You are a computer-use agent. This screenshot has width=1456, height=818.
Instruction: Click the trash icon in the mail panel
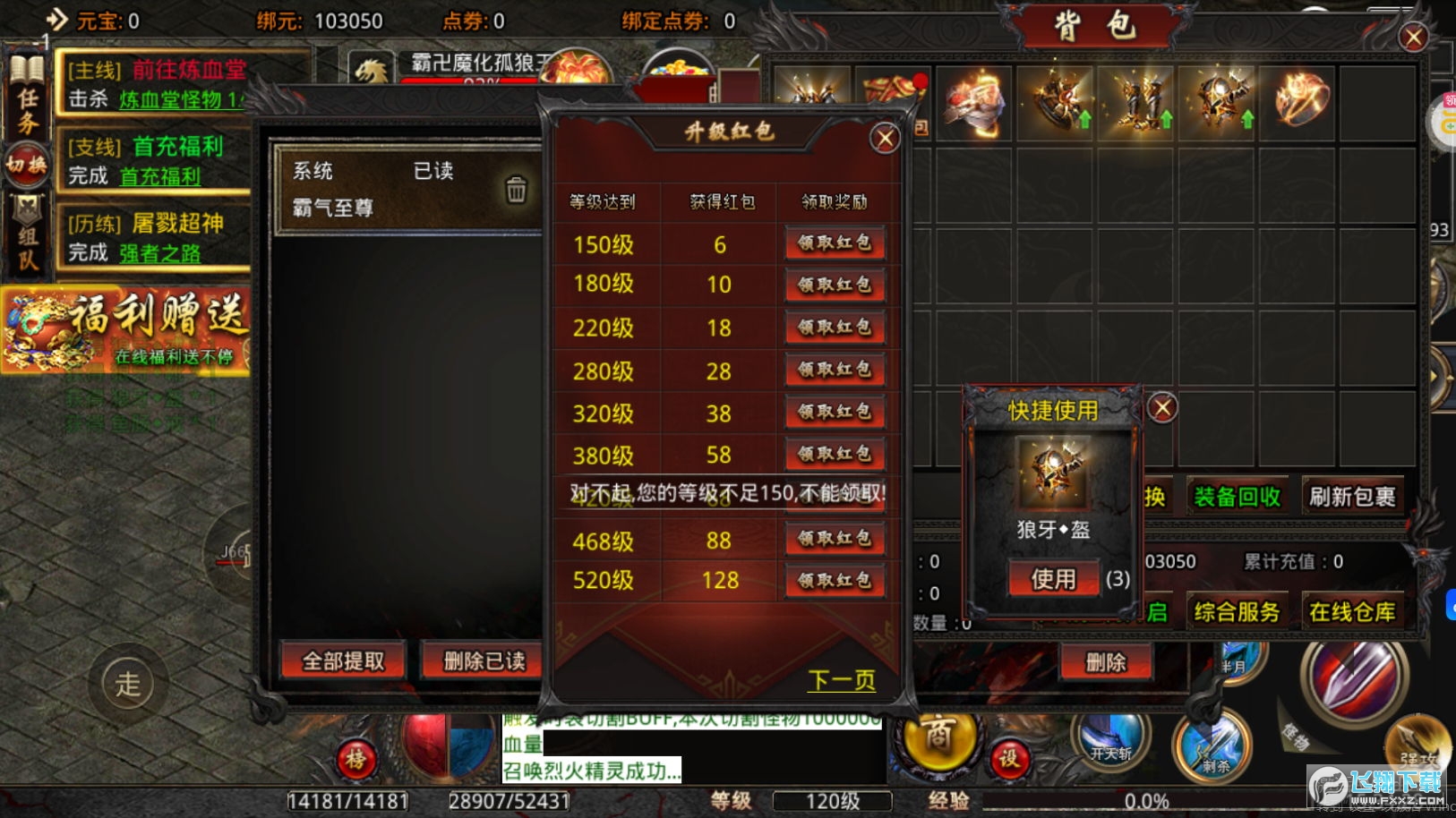click(515, 191)
